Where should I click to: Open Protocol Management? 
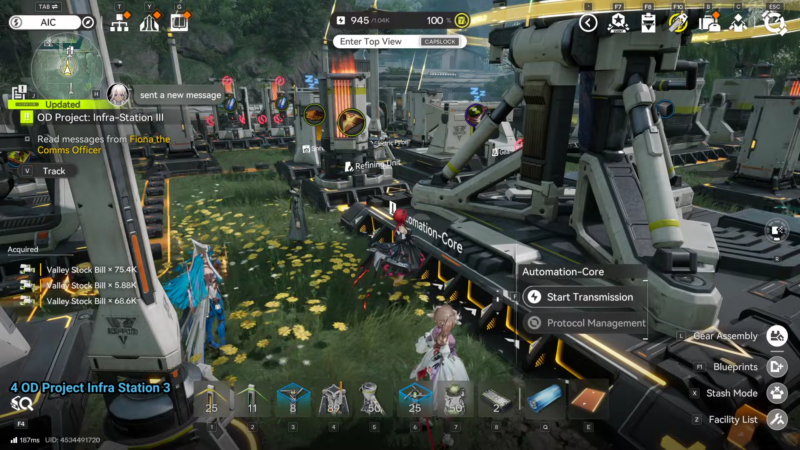pos(582,323)
